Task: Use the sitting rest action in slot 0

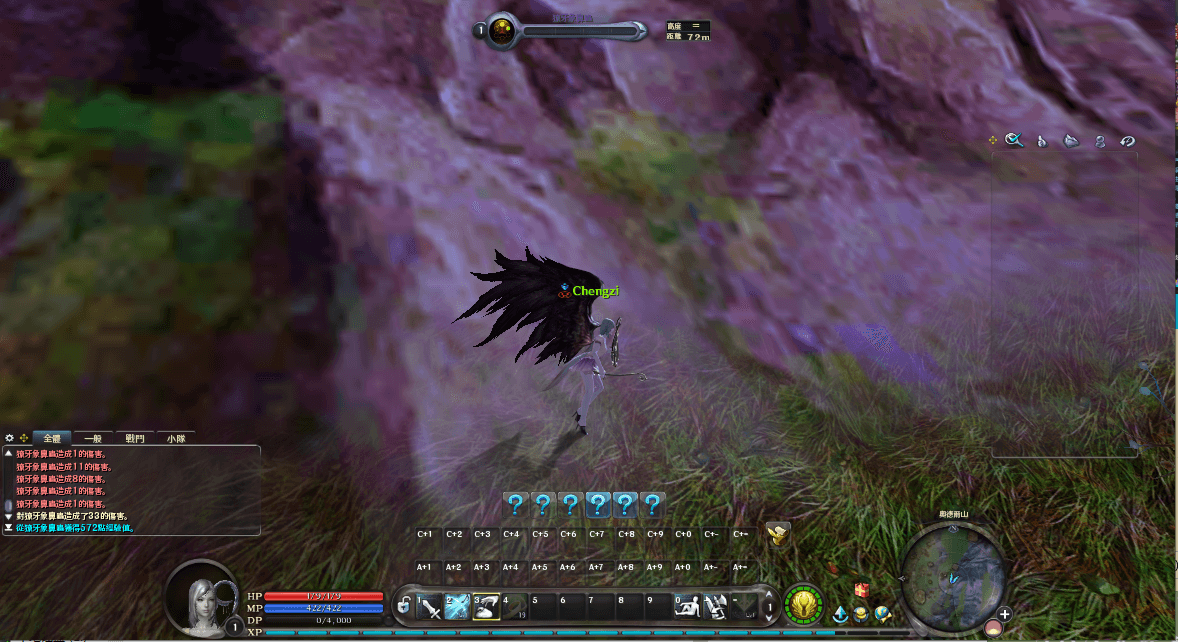Action: pyautogui.click(x=686, y=606)
